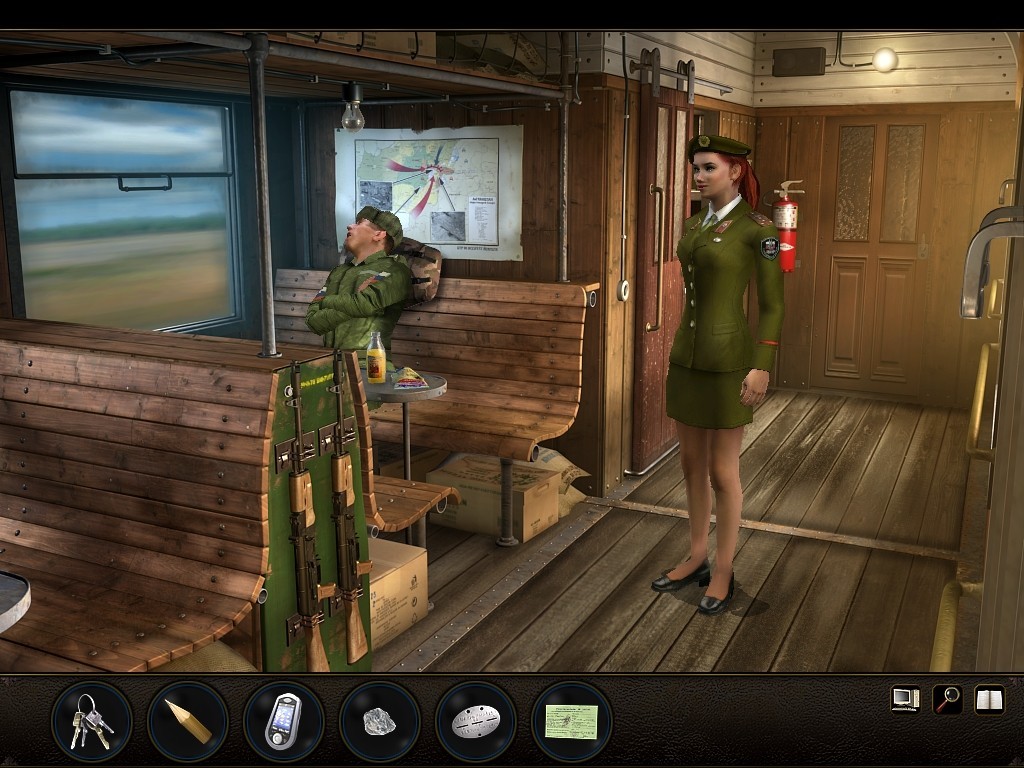Open the computer monitor menu icon
Screen dimensions: 1024x768
[905, 699]
